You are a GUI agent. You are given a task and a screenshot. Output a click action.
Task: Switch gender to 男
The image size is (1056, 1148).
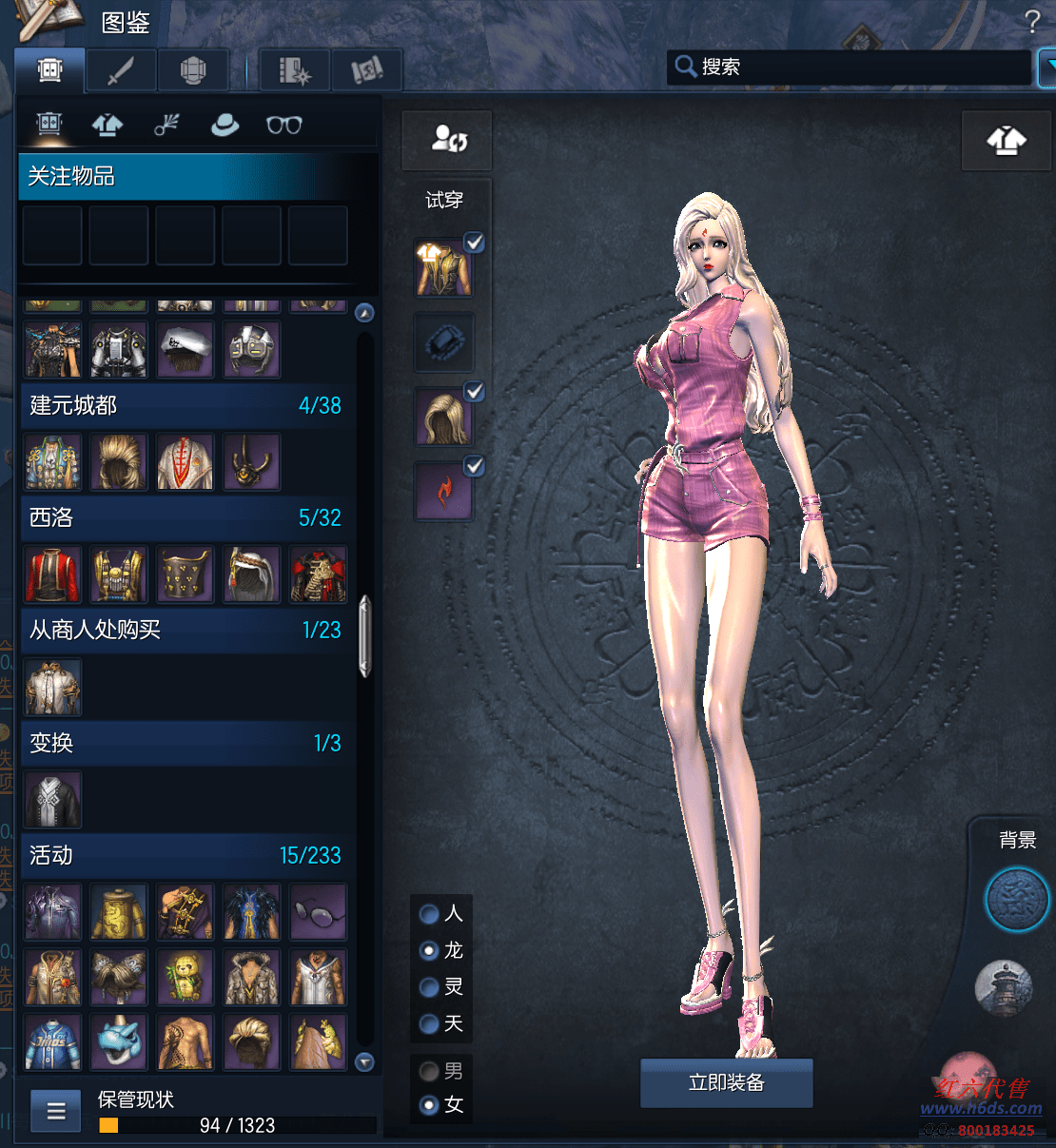click(430, 1071)
